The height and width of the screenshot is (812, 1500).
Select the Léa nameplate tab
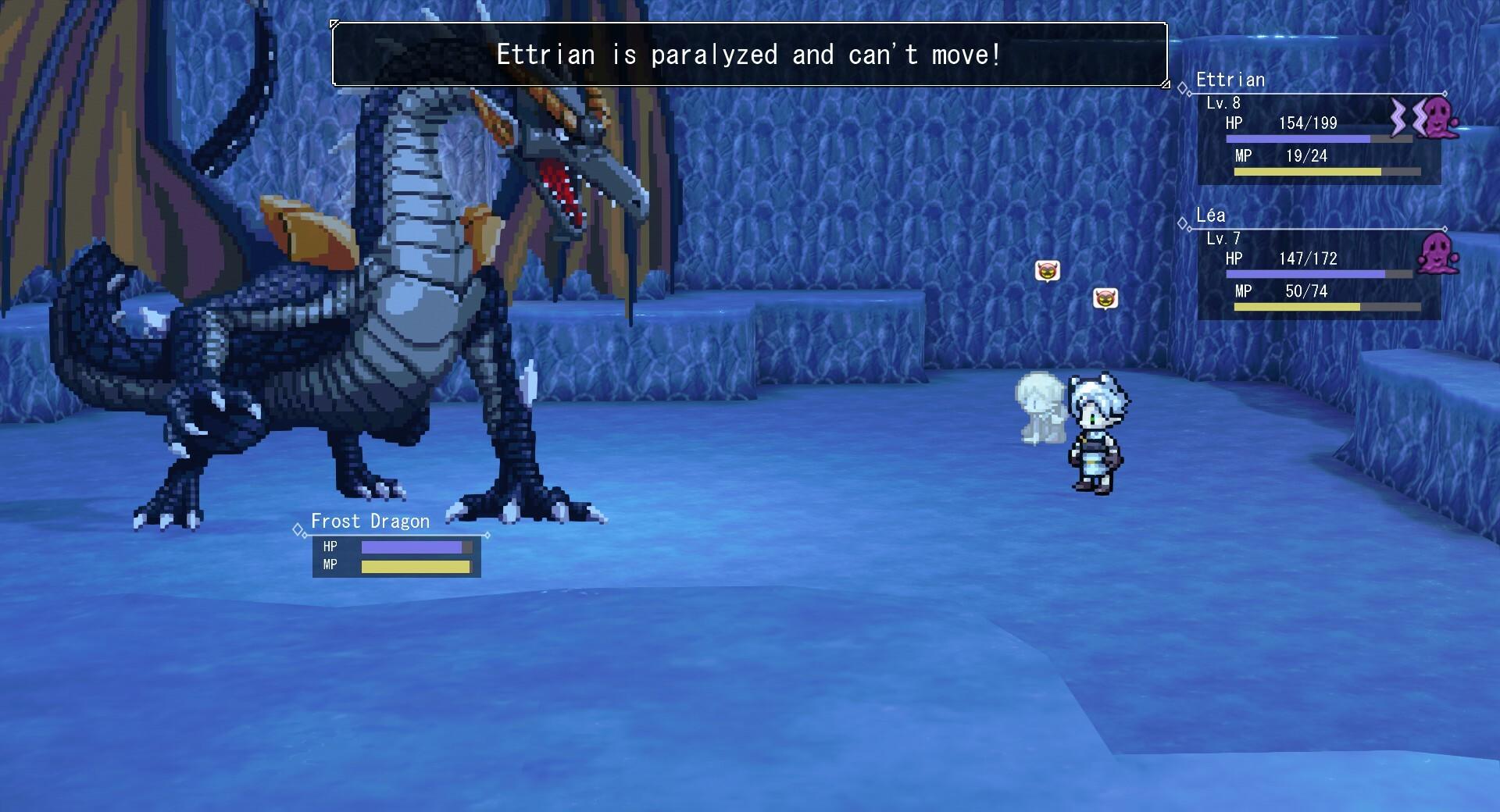pyautogui.click(x=1211, y=215)
